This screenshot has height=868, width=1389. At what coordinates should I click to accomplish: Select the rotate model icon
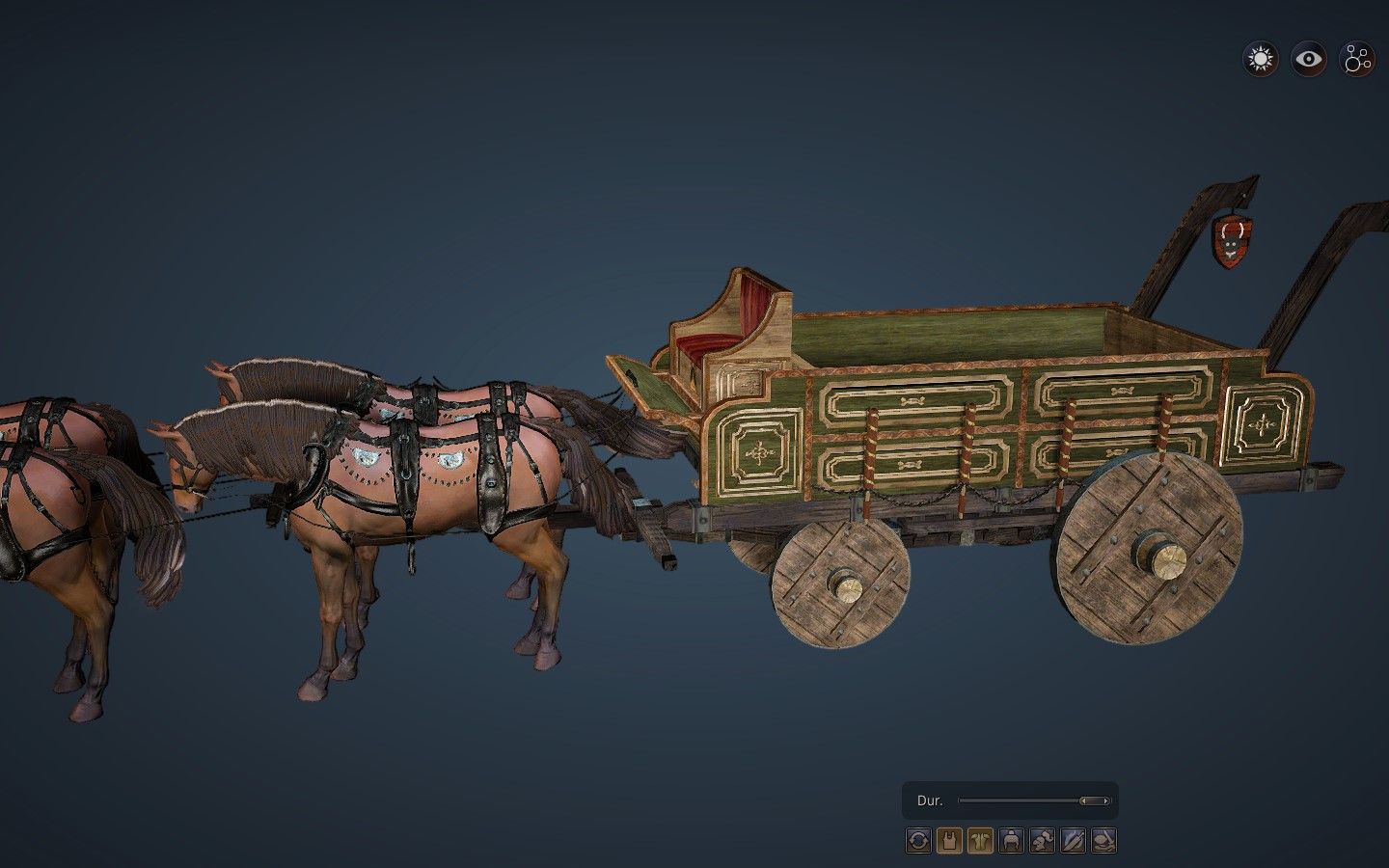[x=918, y=841]
